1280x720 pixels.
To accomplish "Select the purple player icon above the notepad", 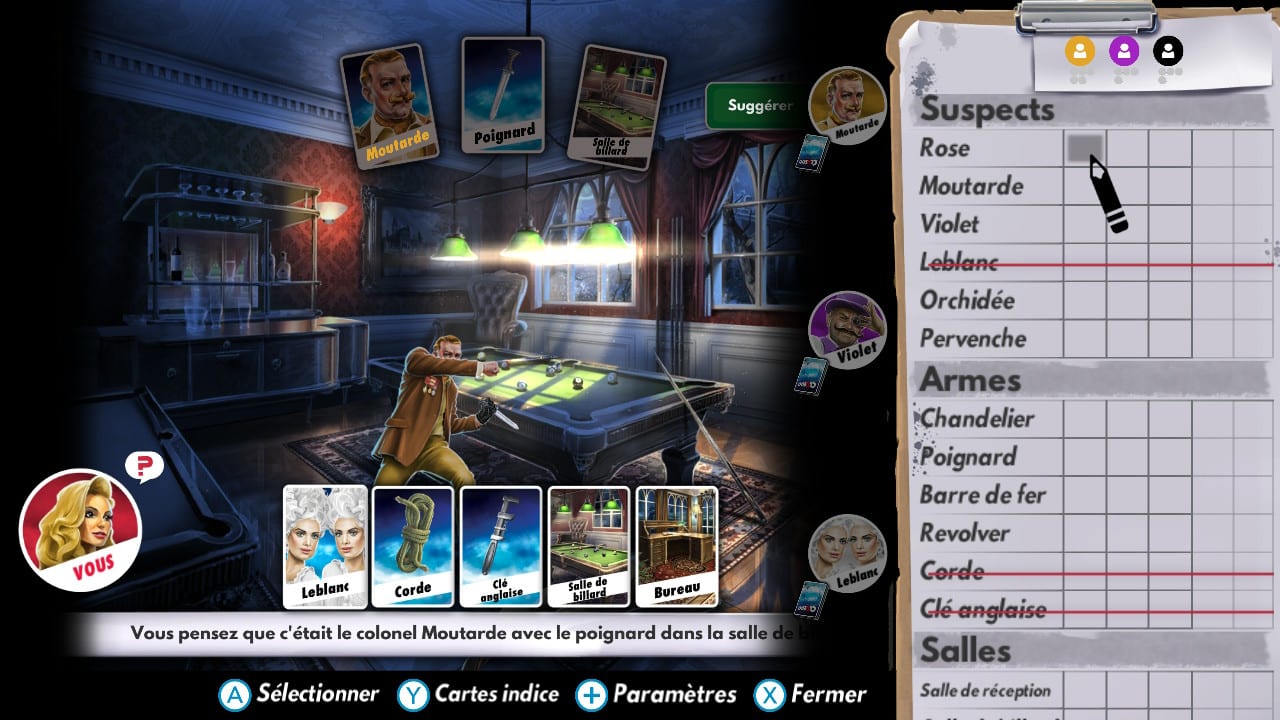I will (1125, 52).
